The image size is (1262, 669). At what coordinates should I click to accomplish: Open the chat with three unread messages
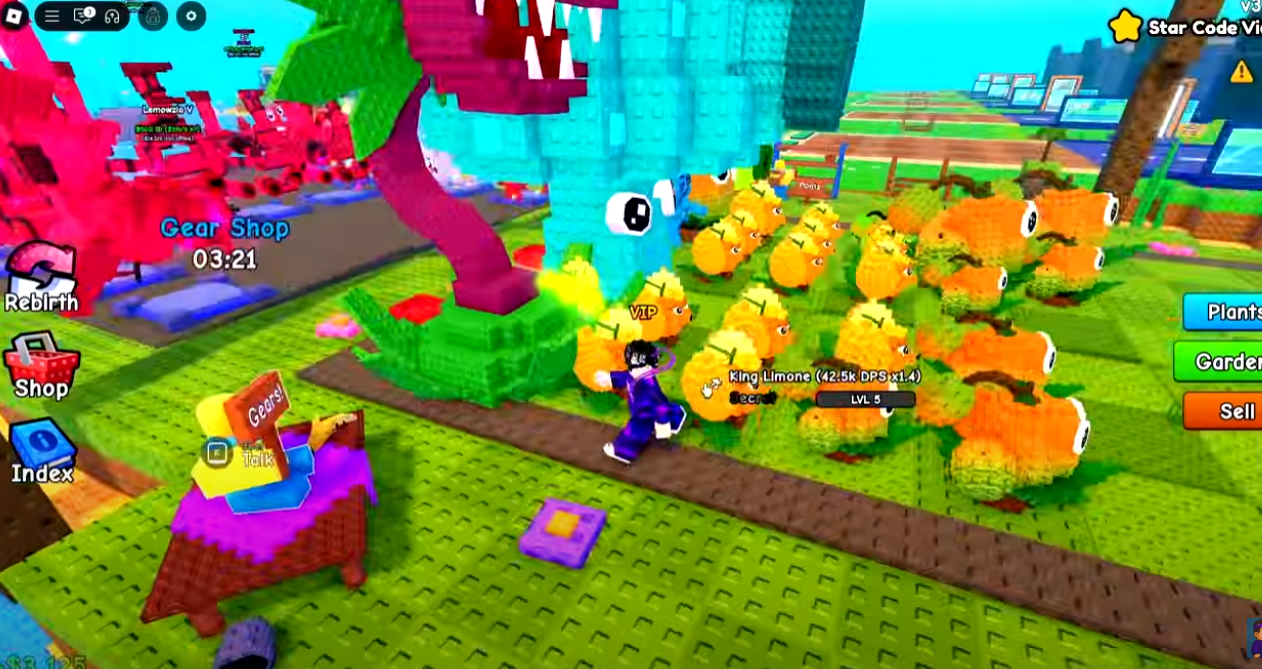[x=83, y=16]
